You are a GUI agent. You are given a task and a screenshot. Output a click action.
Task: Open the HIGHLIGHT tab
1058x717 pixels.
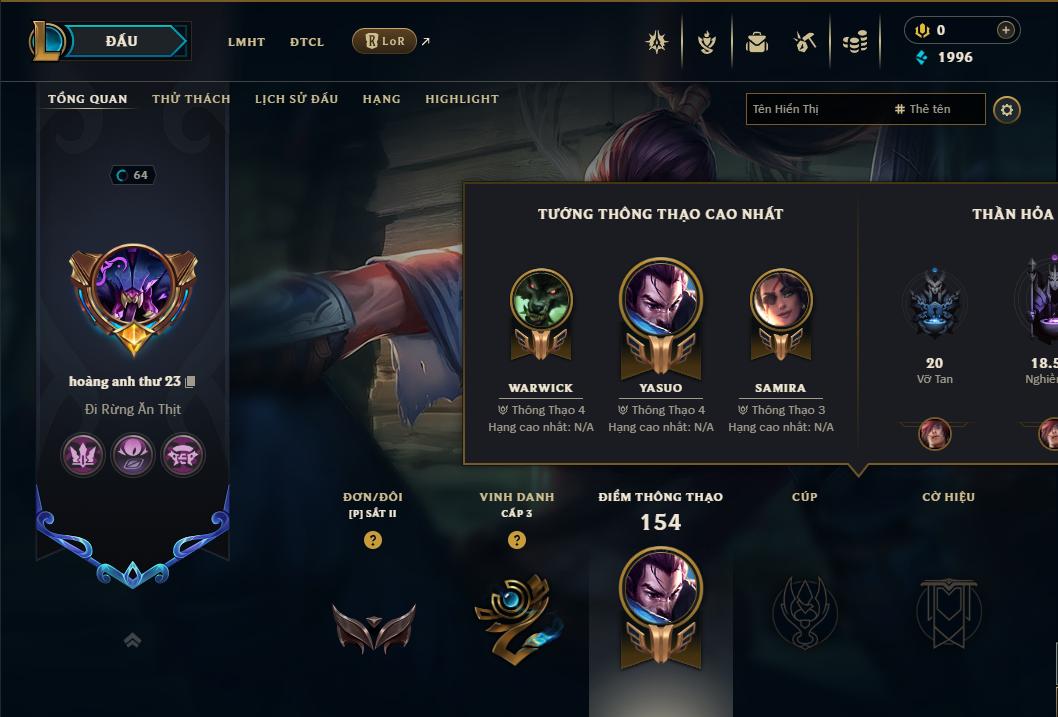pyautogui.click(x=461, y=99)
